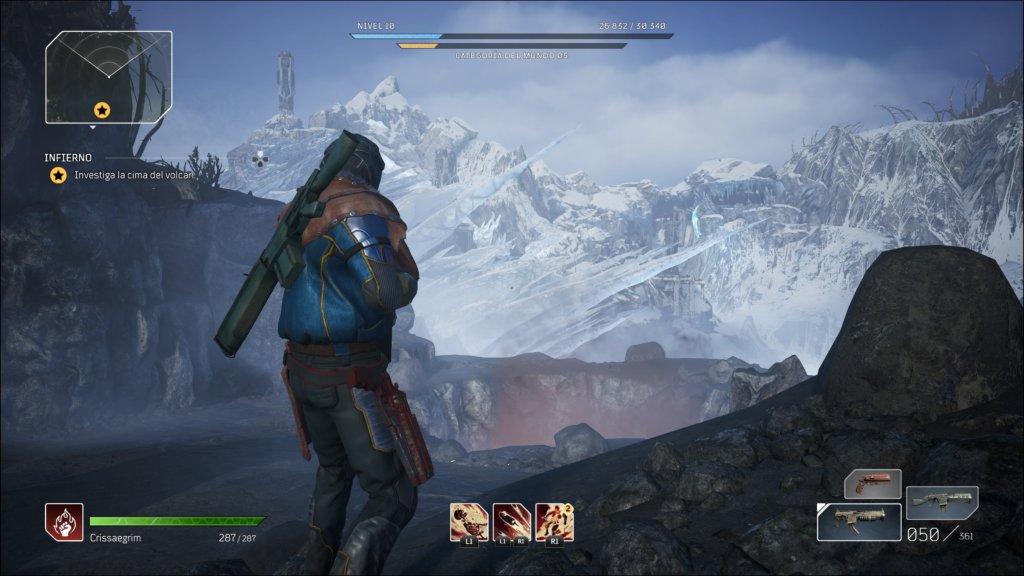The width and height of the screenshot is (1024, 576).
Task: Equip the green assault rifle slot
Action: [x=942, y=502]
